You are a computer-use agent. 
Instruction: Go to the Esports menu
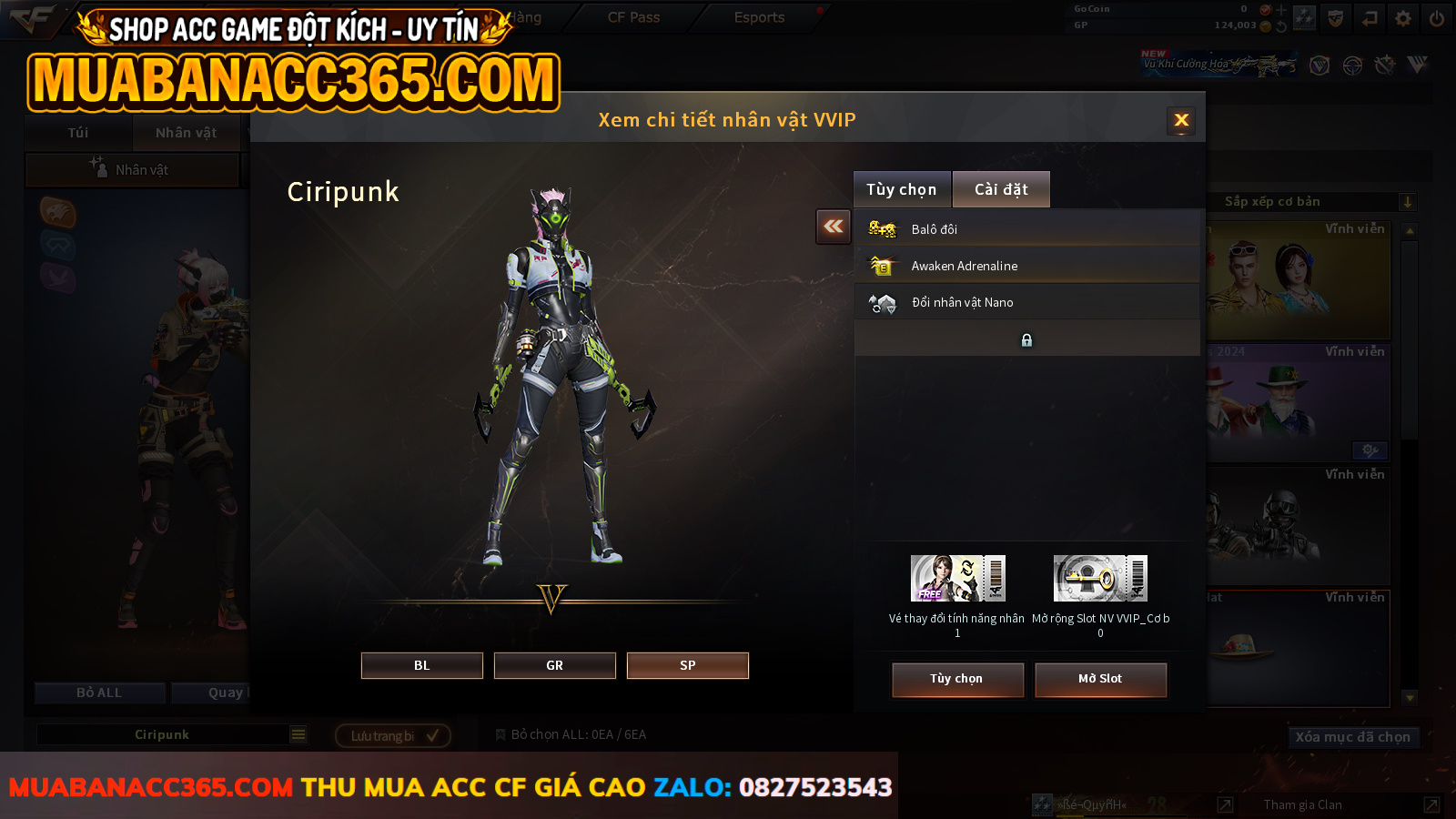click(x=759, y=17)
